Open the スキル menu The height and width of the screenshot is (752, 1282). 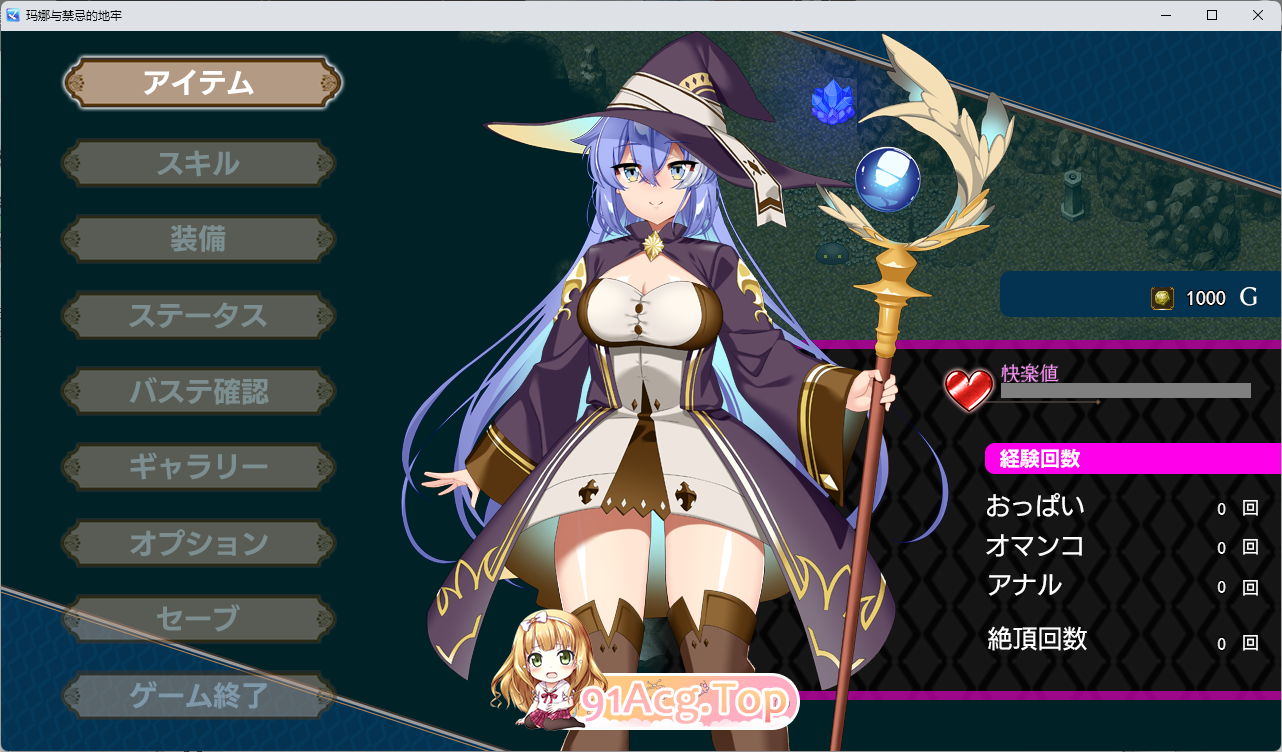(x=198, y=162)
